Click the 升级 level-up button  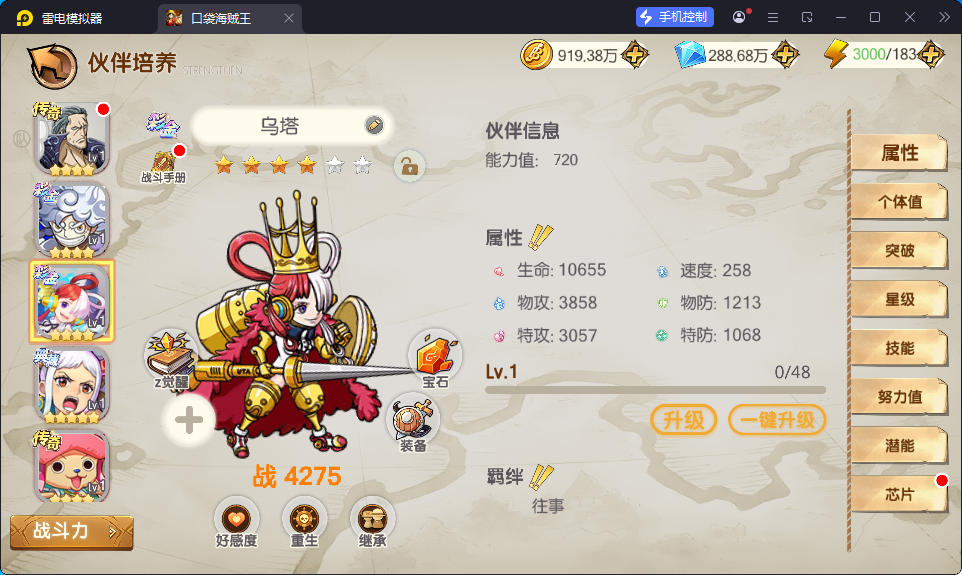click(x=684, y=420)
